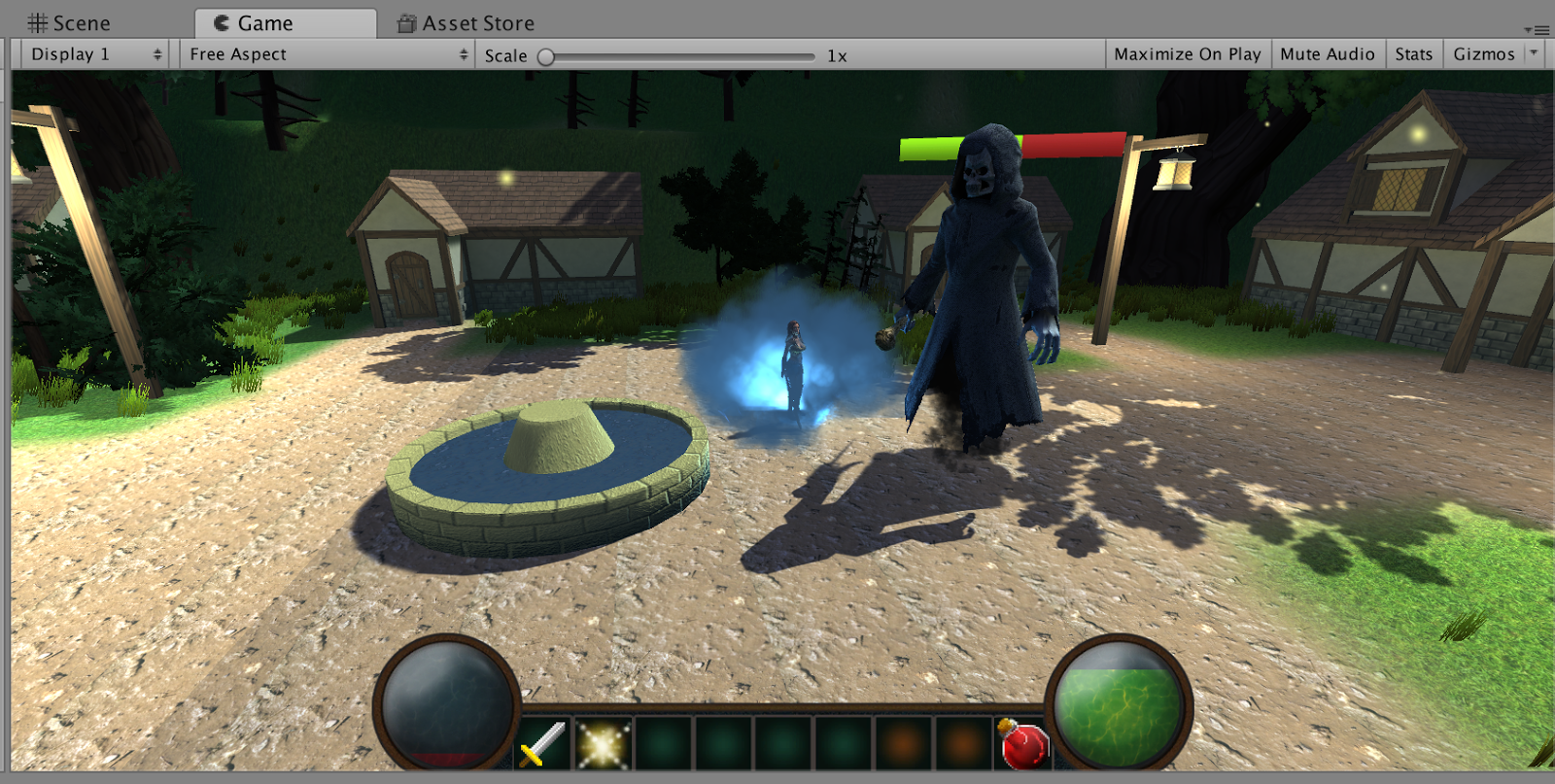Open the hamburger menu in the top-right corner
This screenshot has width=1555, height=784.
1540,28
